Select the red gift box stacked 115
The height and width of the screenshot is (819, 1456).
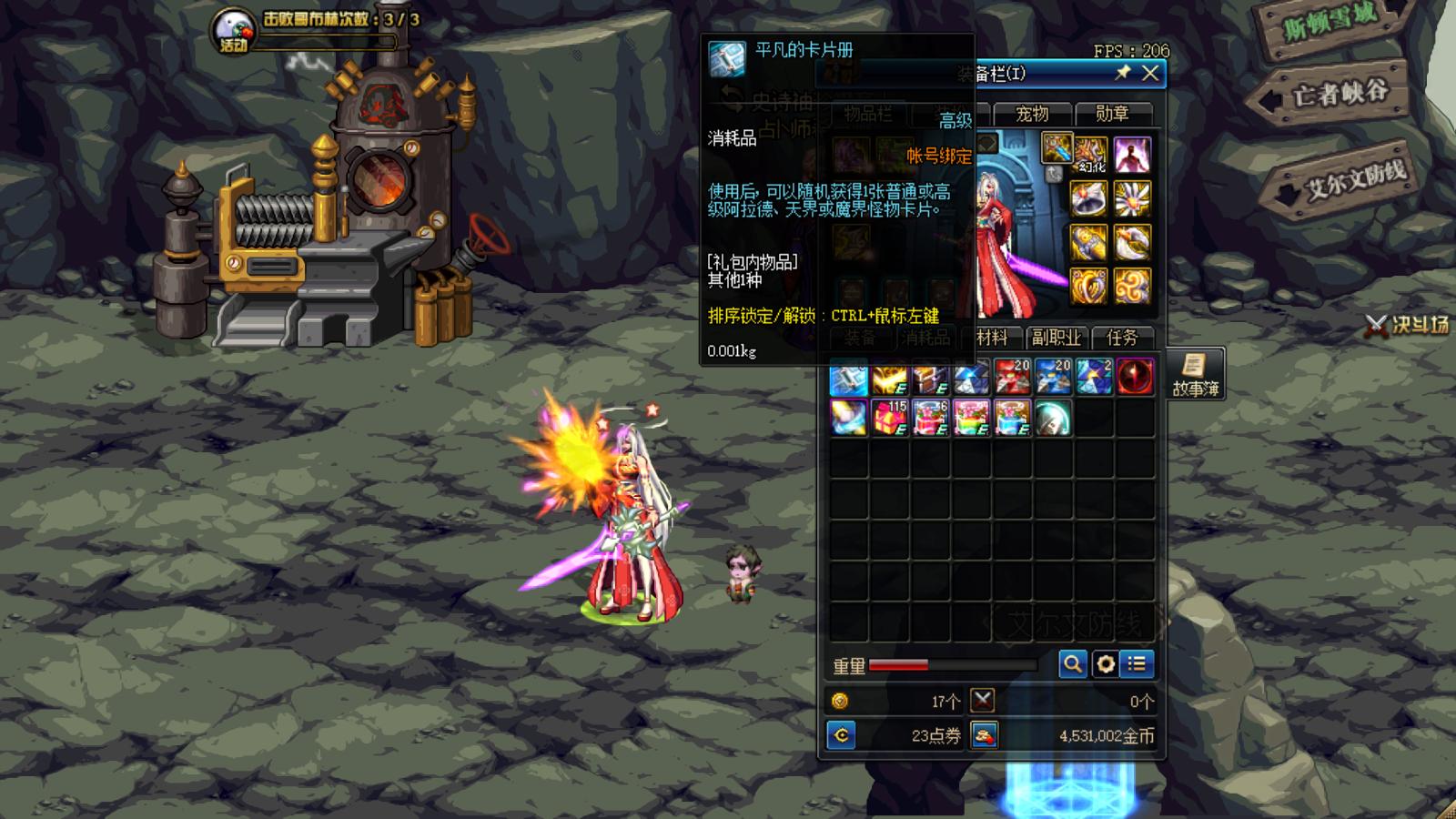[x=890, y=419]
